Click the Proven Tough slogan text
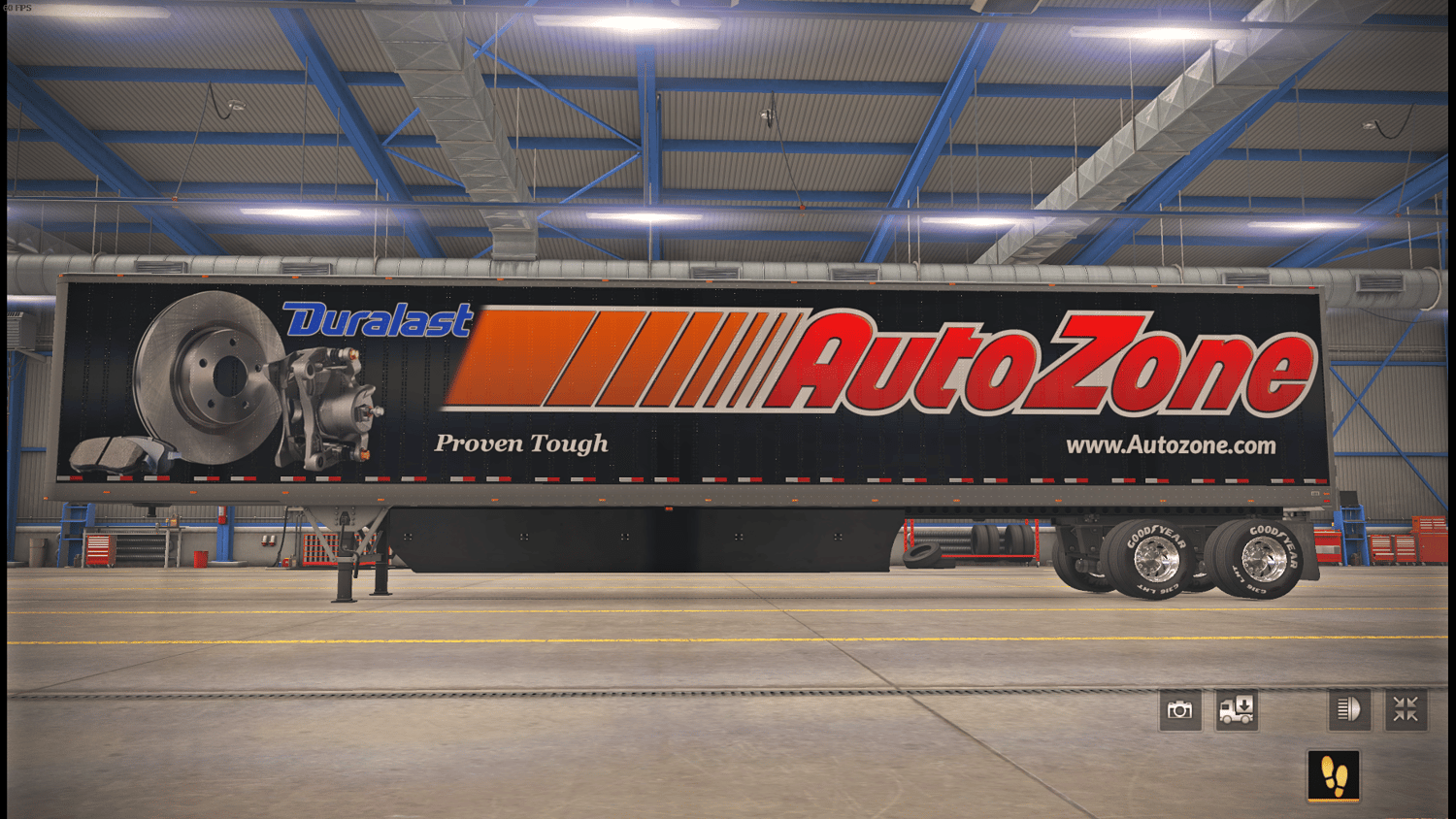This screenshot has width=1456, height=819. 521,442
